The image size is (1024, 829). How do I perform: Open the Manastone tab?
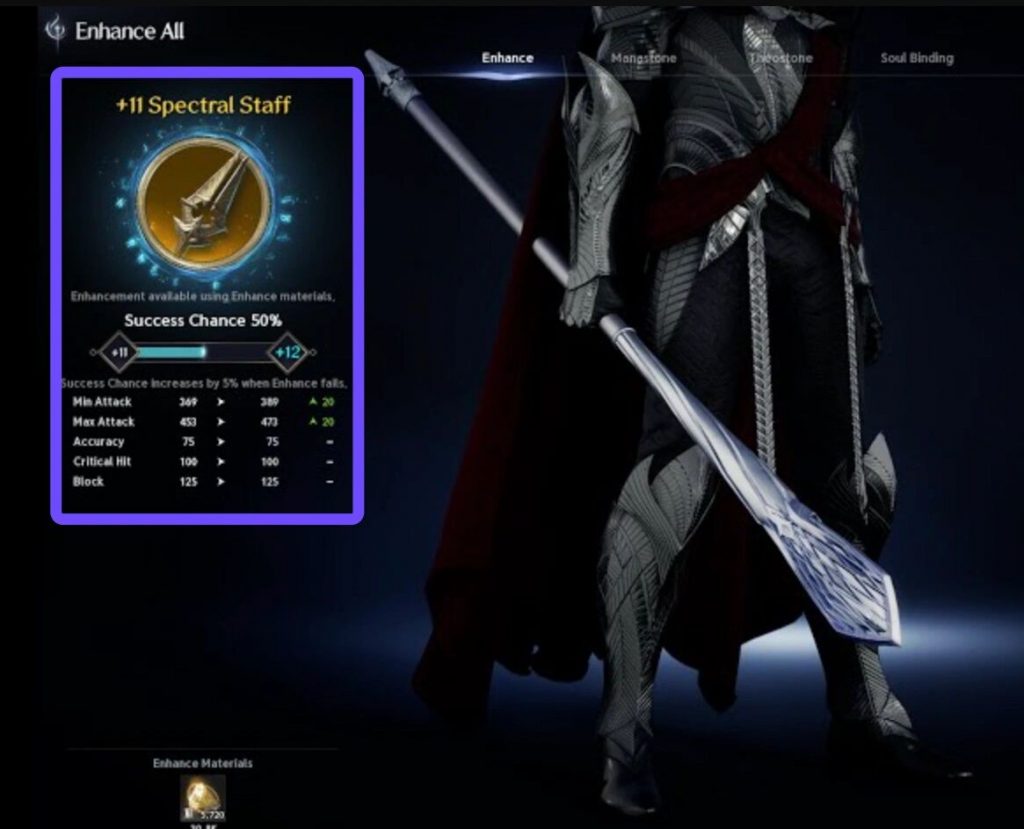pyautogui.click(x=644, y=58)
